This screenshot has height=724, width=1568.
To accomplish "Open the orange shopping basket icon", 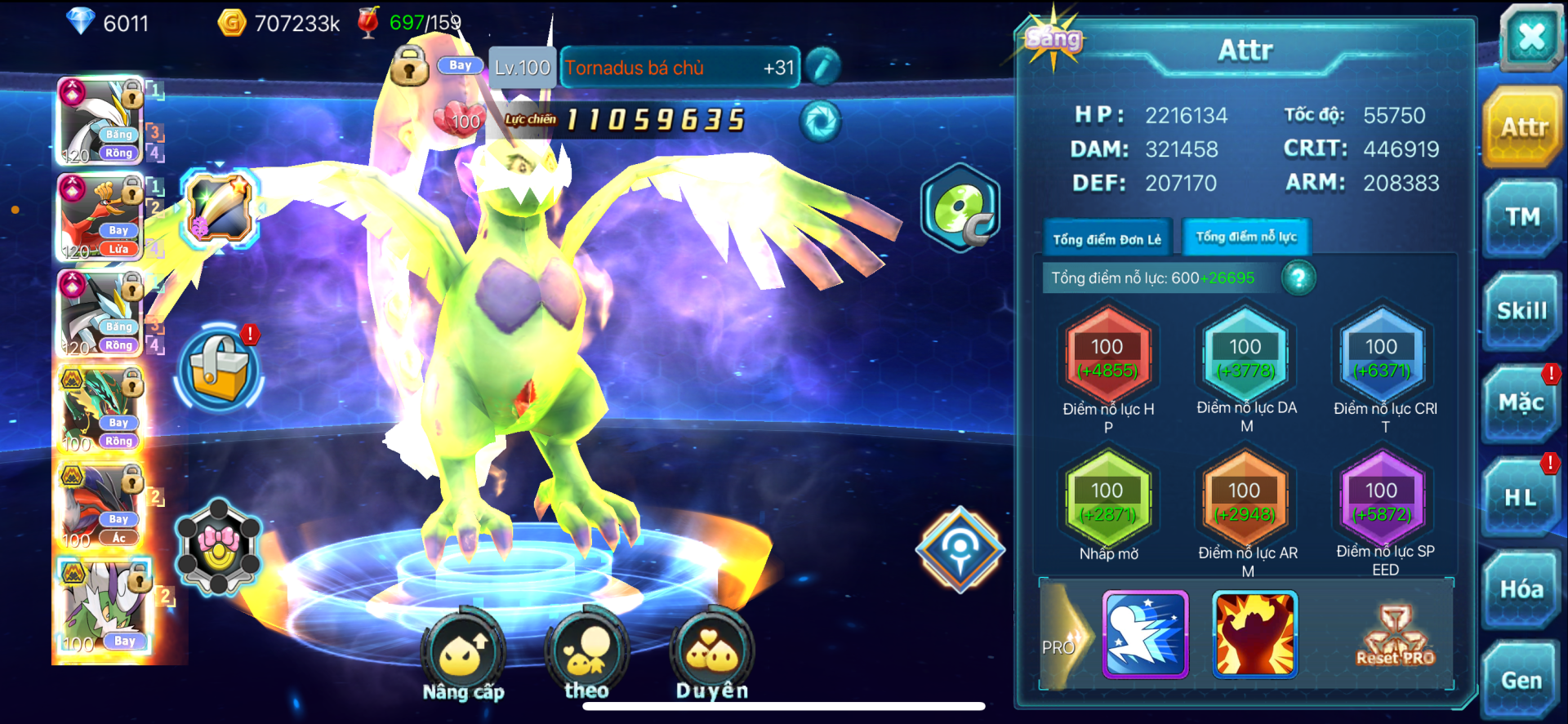I will click(x=220, y=369).
